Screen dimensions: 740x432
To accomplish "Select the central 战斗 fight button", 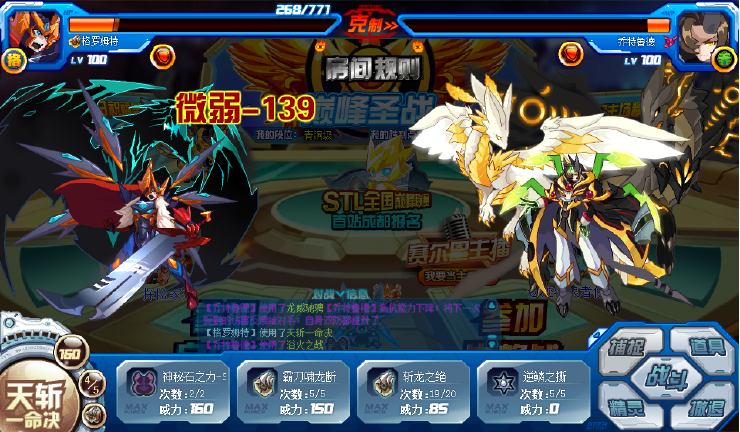I will tap(664, 379).
